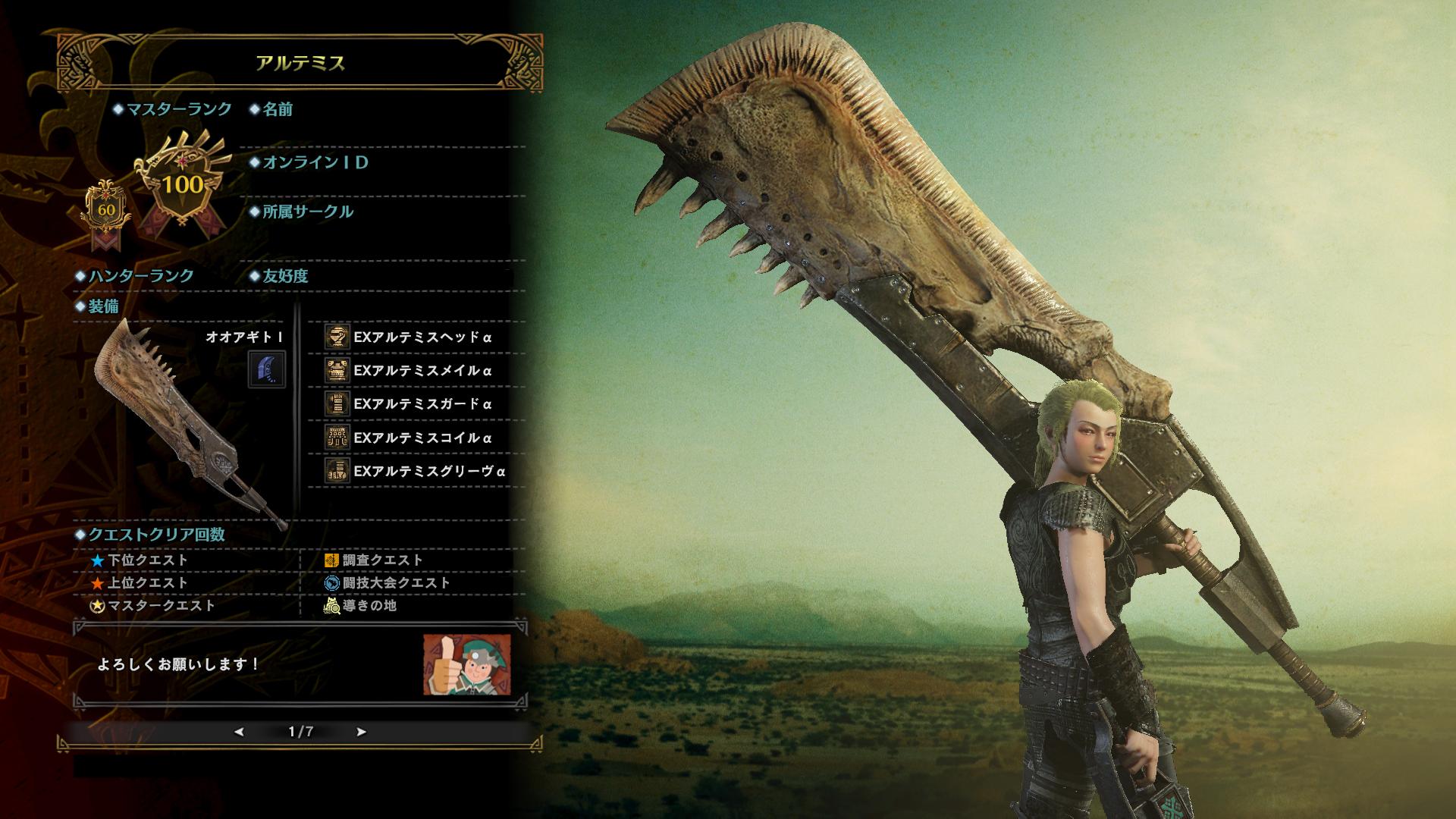Viewport: 1456px width, 819px height.
Task: Go to the next guild card page
Action: click(361, 732)
